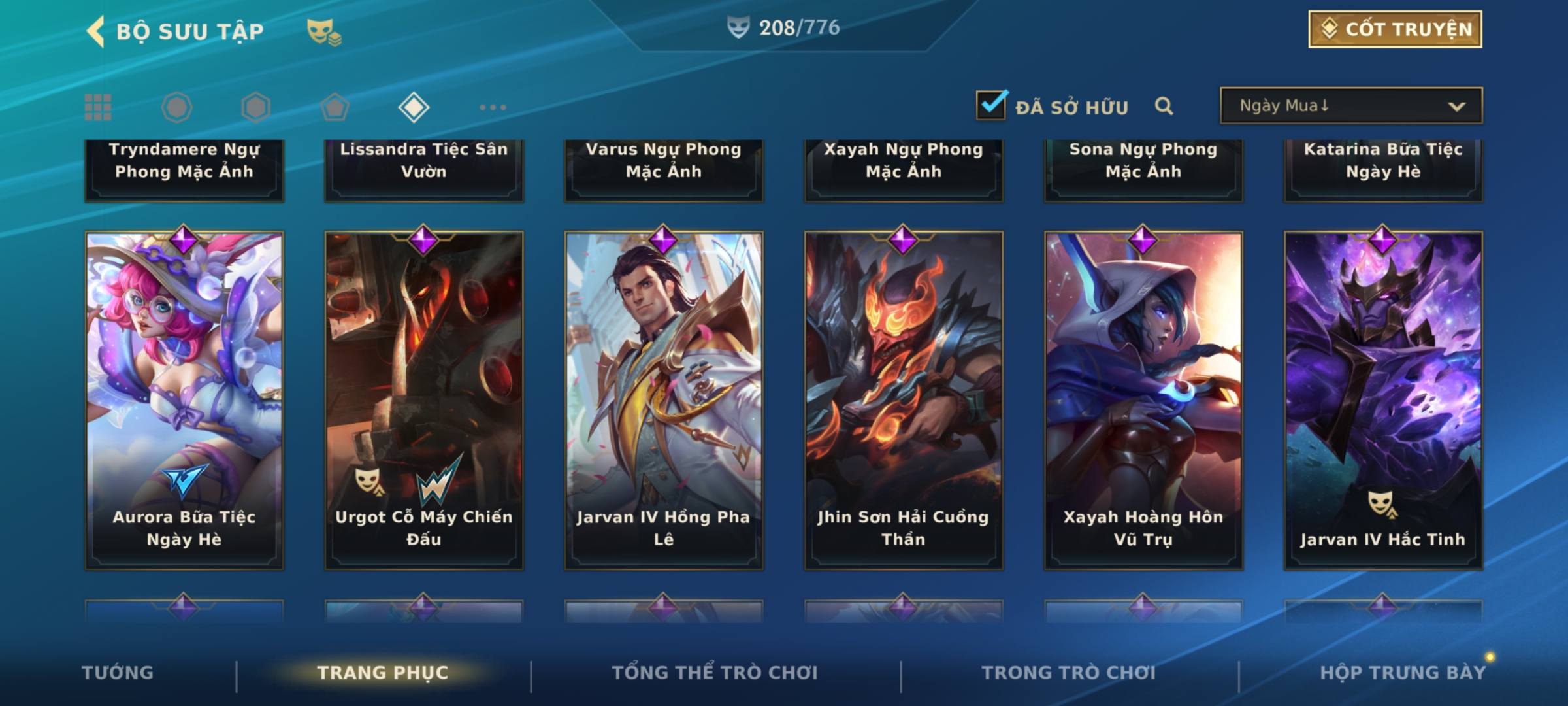Open the Cốt Truyện button
Viewport: 1568px width, 706px height.
1395,29
